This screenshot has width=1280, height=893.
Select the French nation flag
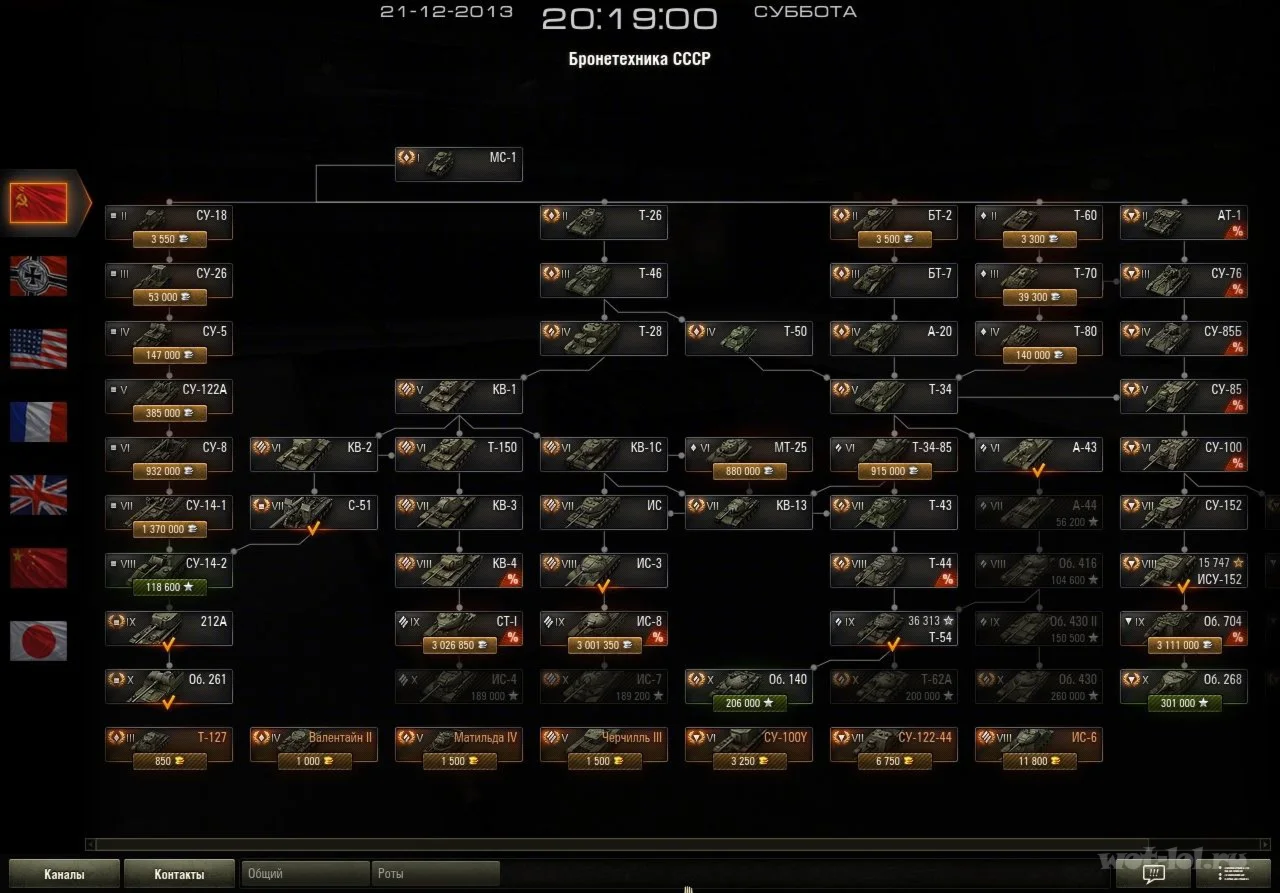(38, 423)
